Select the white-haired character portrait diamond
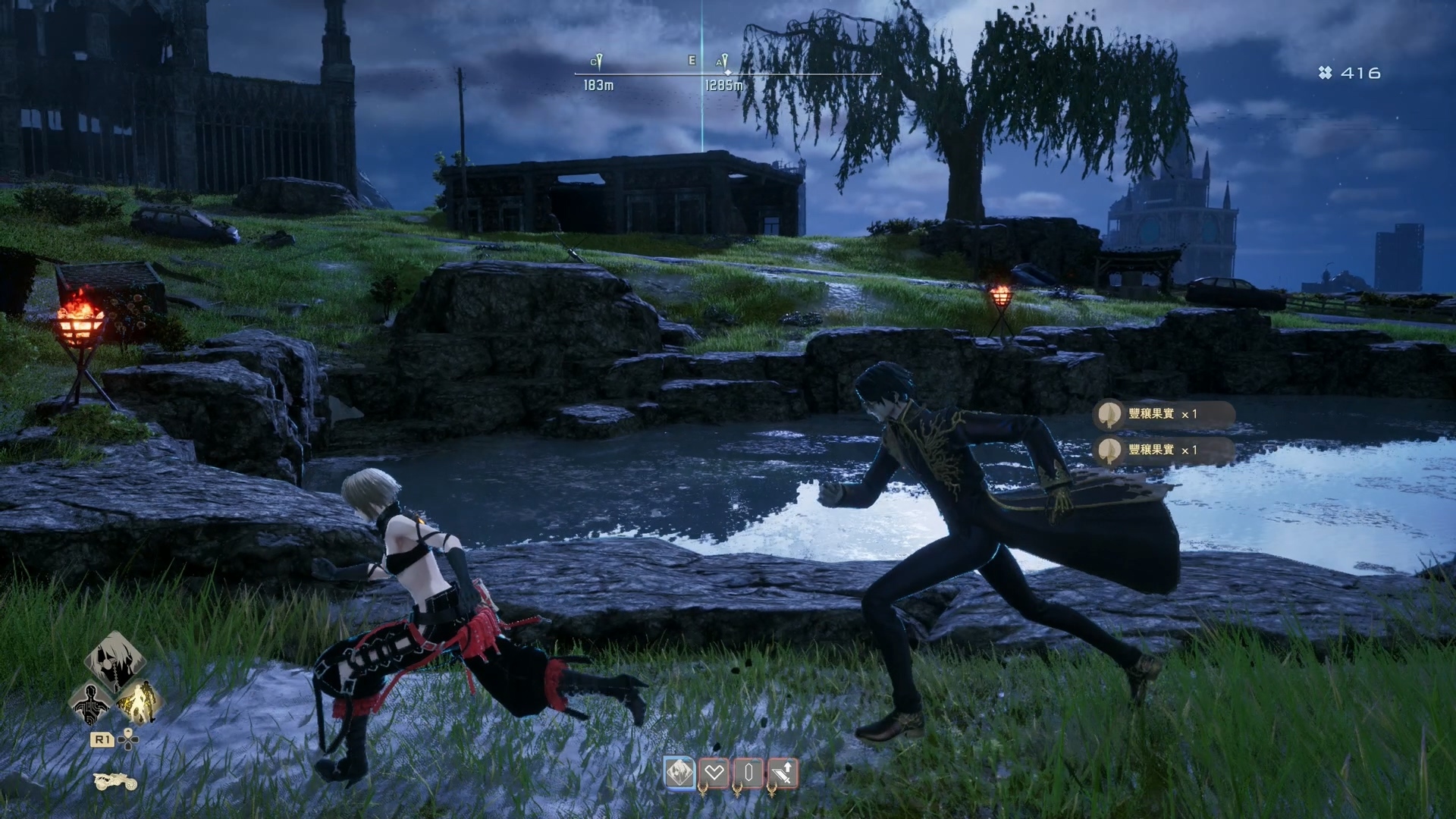The height and width of the screenshot is (819, 1456). point(114,661)
